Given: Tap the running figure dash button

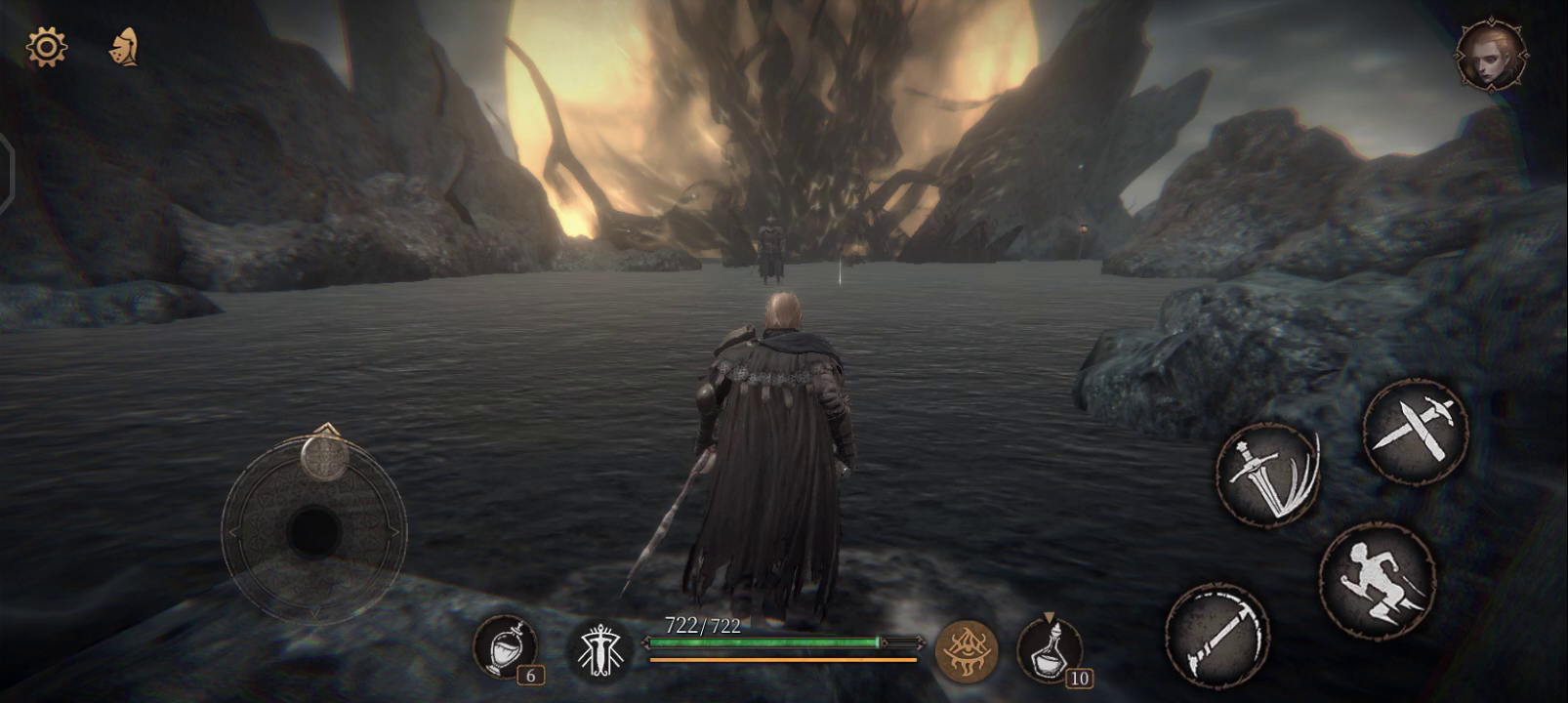Looking at the screenshot, I should (x=1377, y=581).
